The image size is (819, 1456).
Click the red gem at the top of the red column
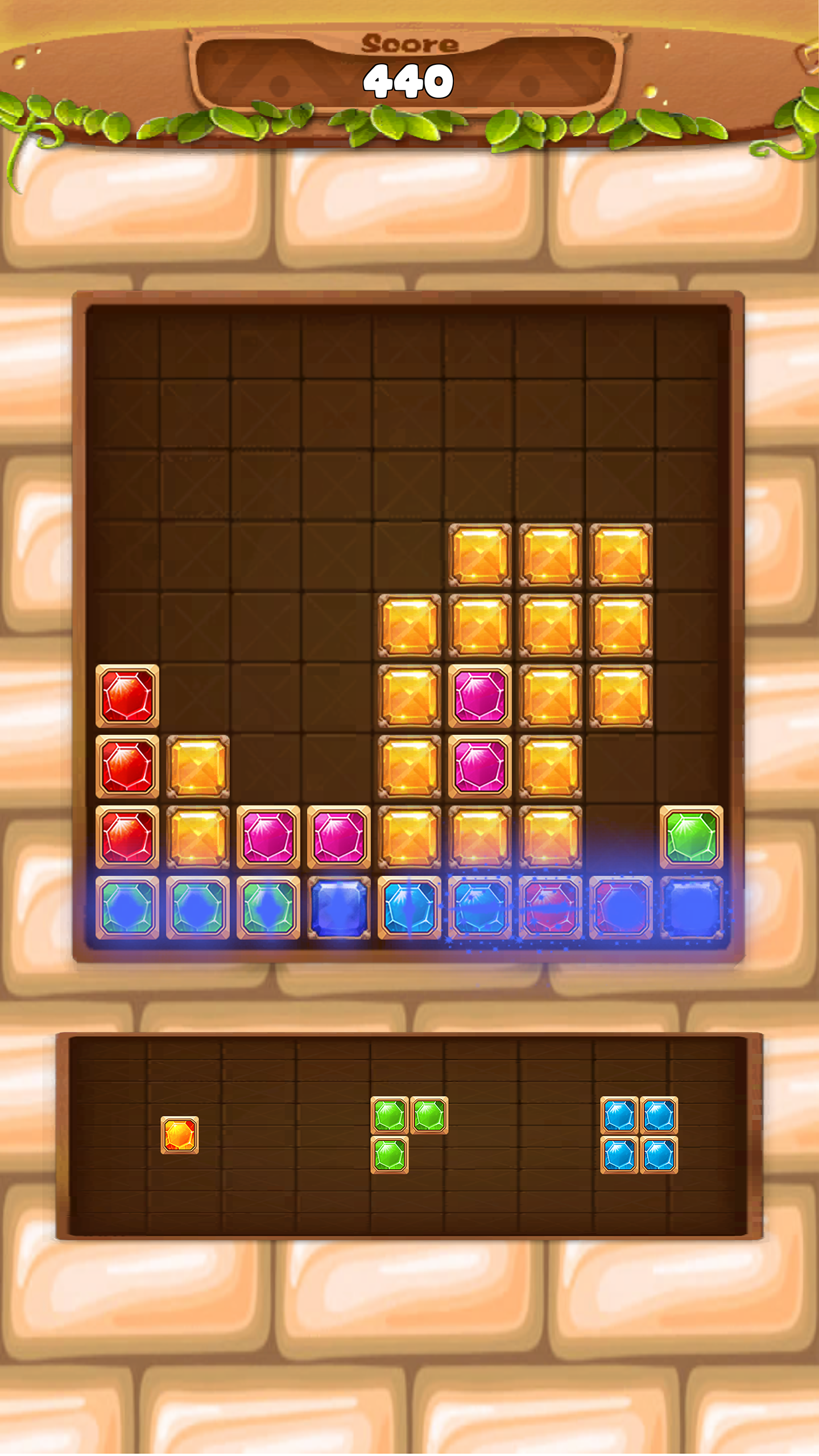[x=127, y=695]
